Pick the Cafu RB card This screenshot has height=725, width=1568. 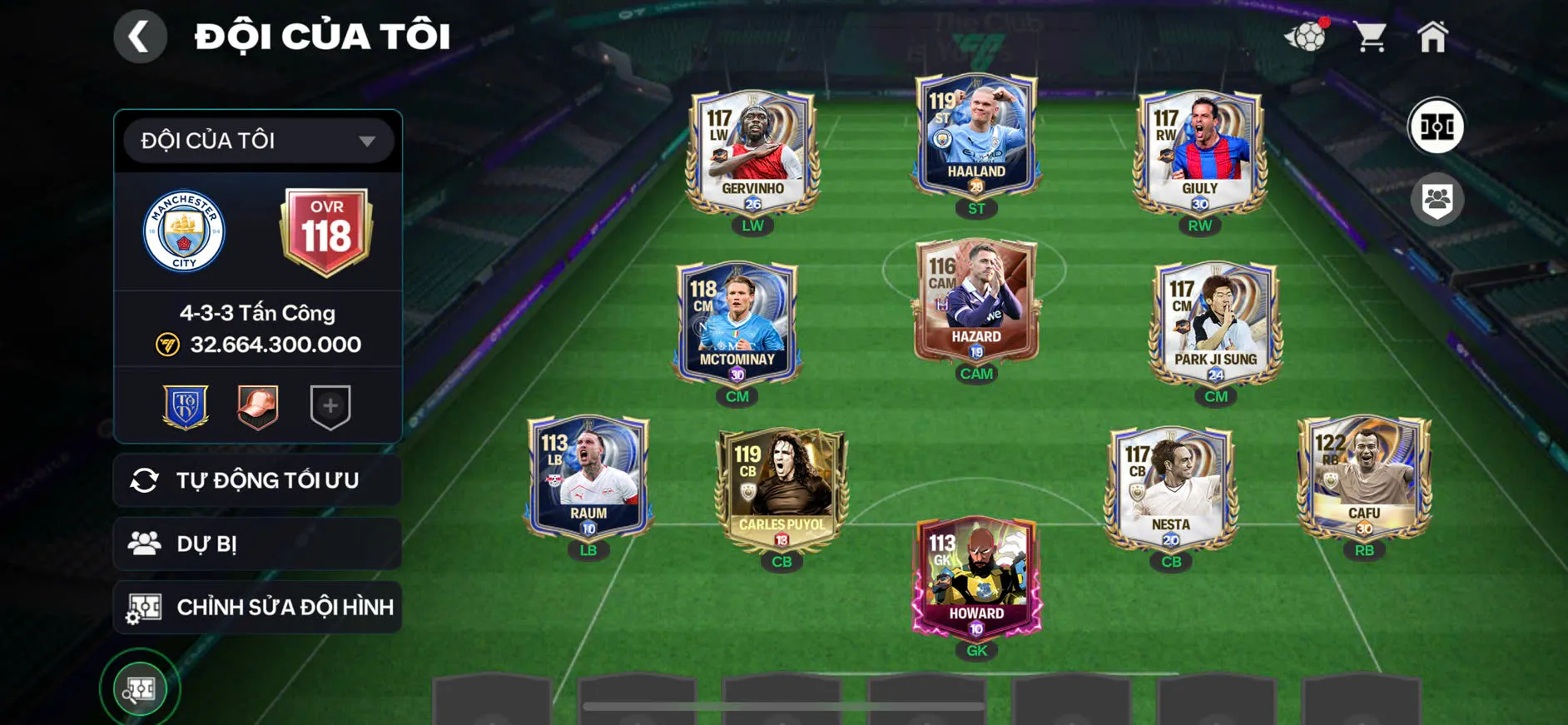[1363, 478]
